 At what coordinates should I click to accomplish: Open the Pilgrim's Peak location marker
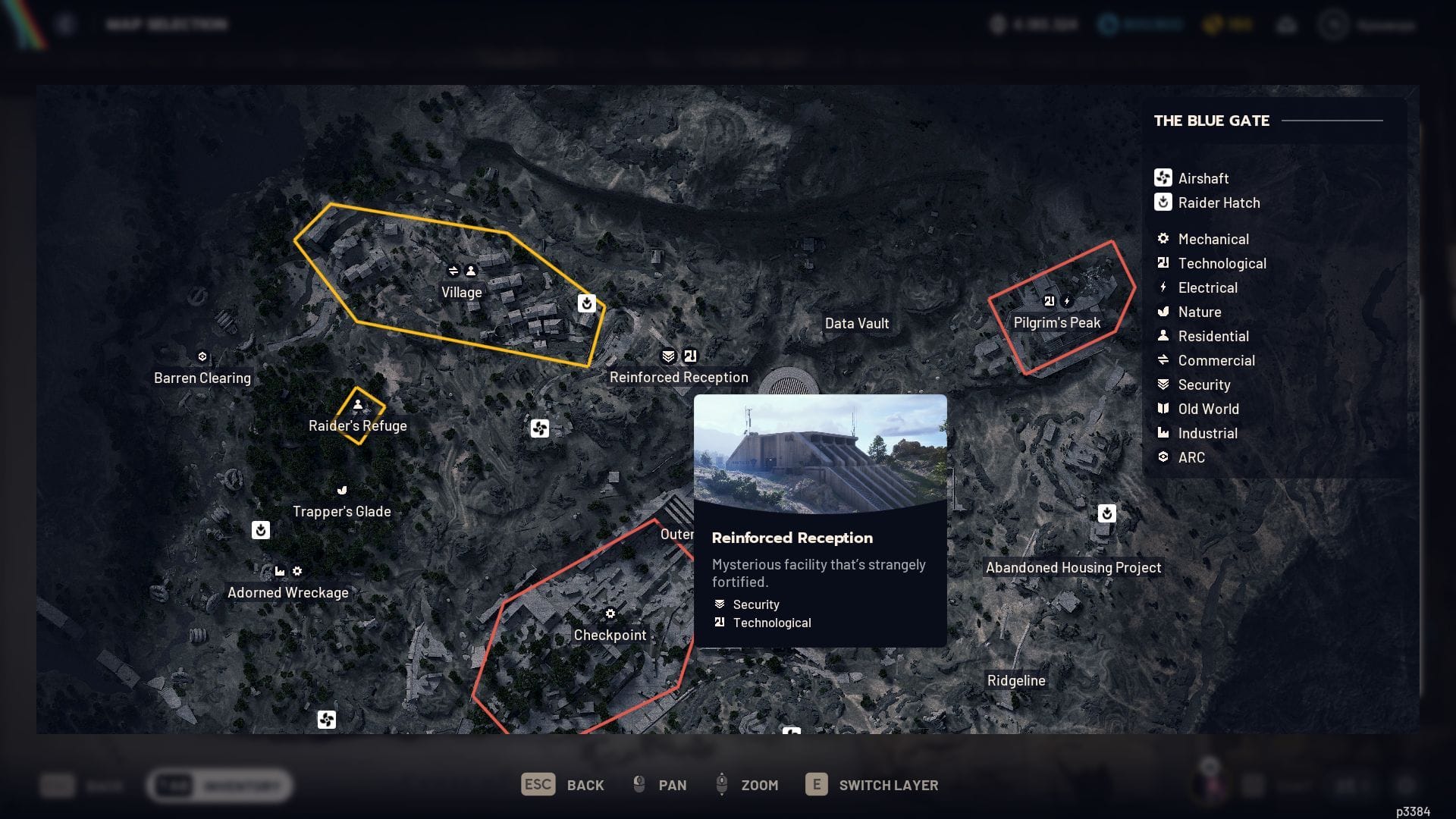click(x=1056, y=323)
